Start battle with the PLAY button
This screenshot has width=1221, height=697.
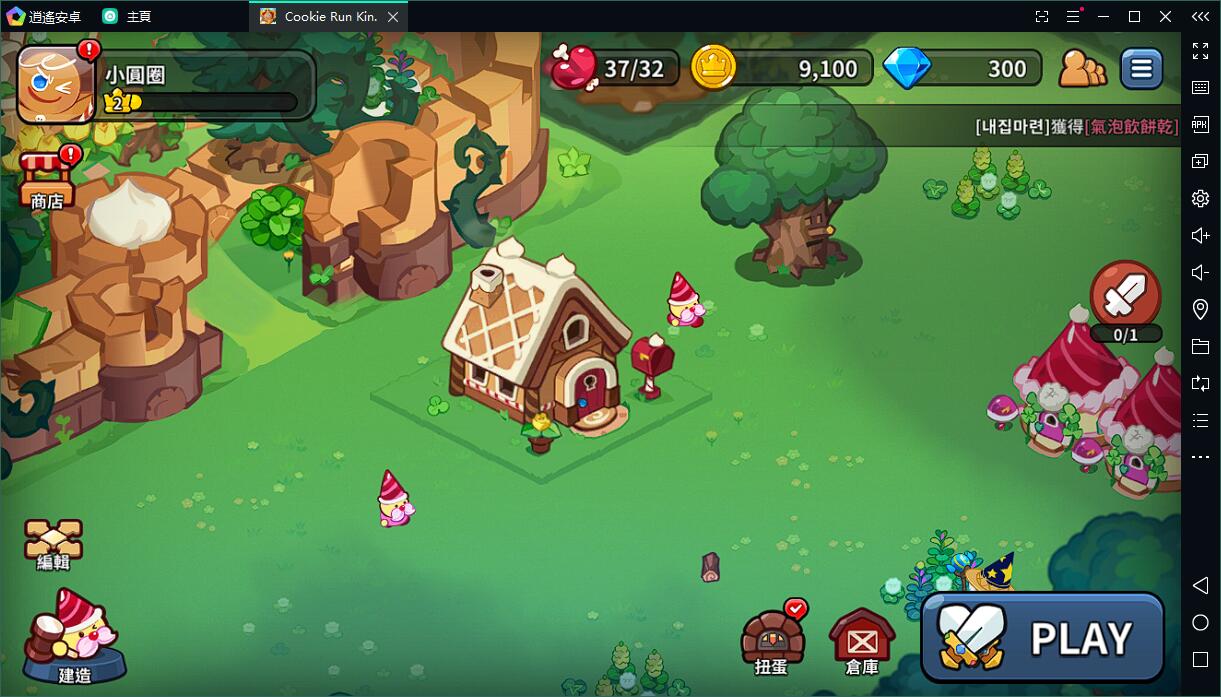pos(1043,637)
